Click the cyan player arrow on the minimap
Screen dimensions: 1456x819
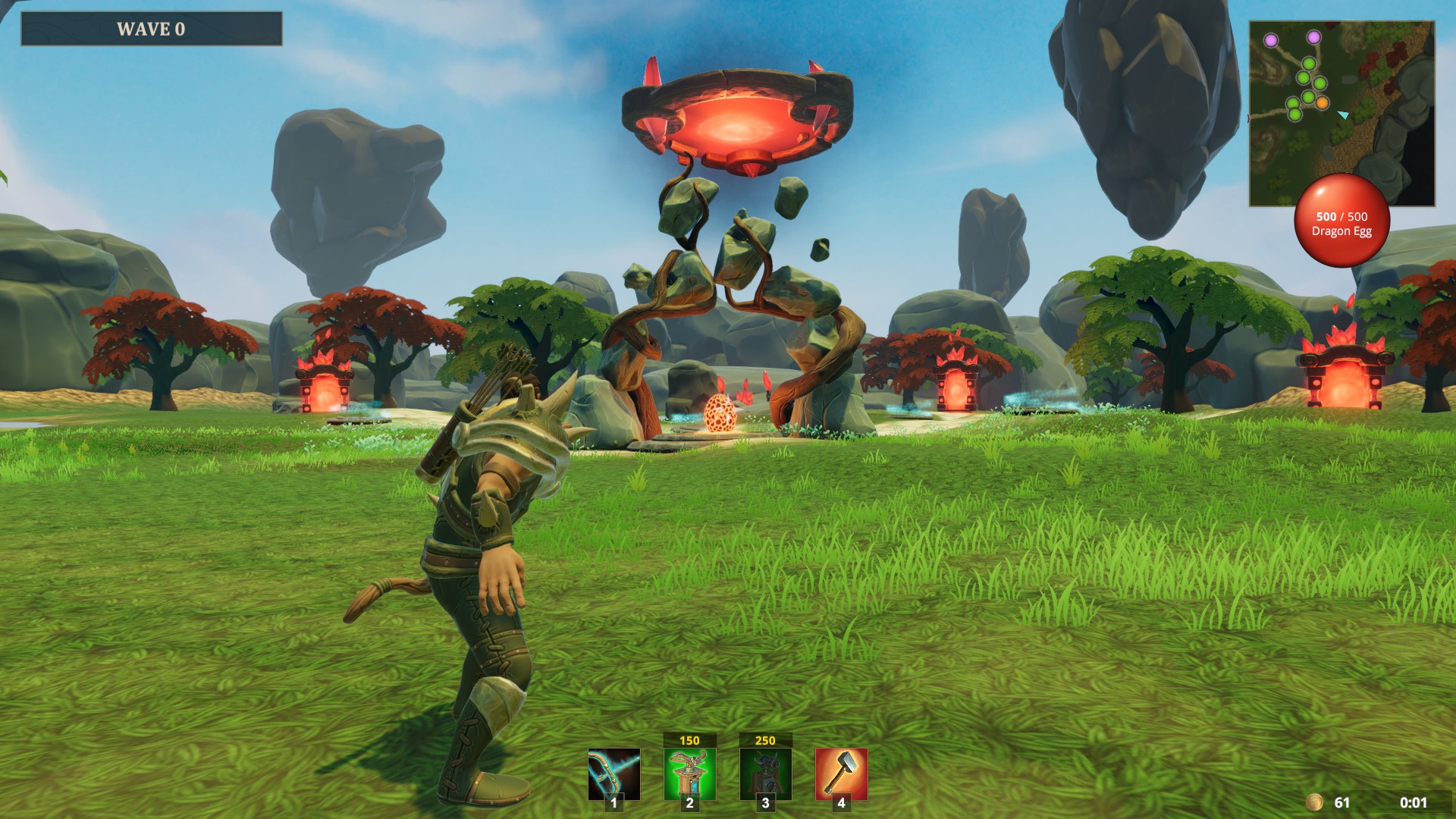point(1344,115)
